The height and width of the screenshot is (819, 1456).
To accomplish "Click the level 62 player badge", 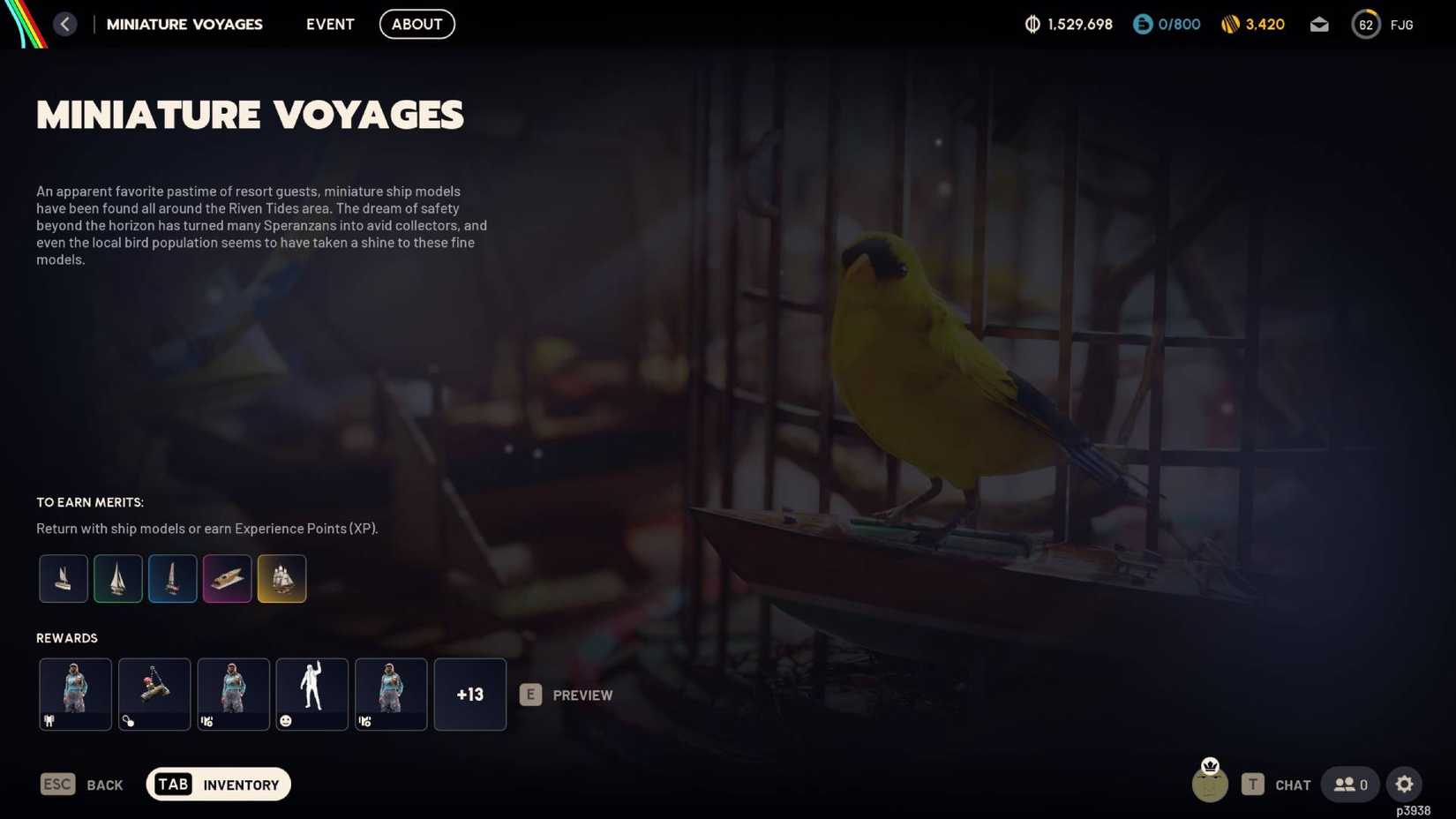I will click(1366, 24).
